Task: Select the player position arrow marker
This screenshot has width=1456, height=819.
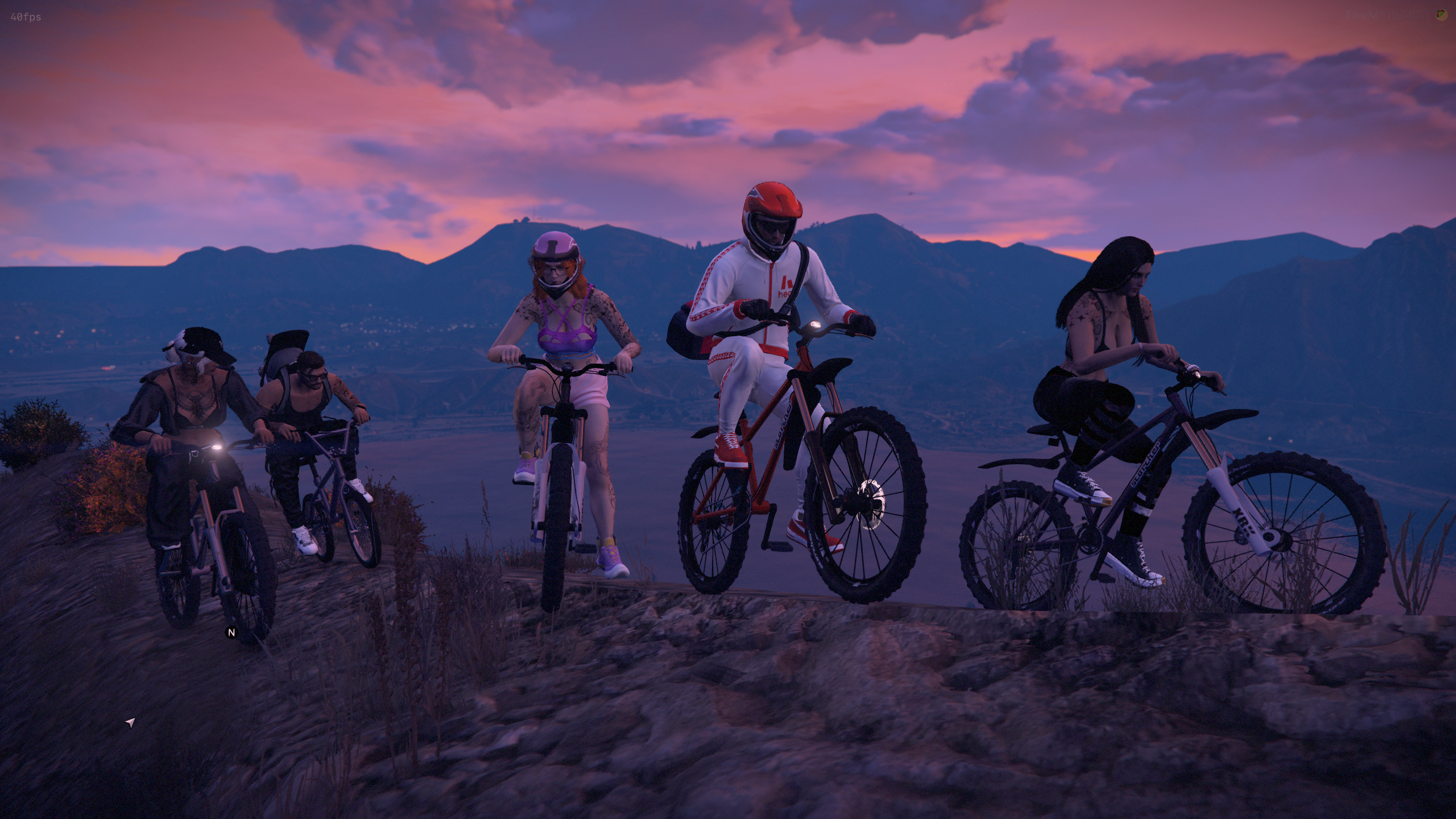Action: pos(130,723)
